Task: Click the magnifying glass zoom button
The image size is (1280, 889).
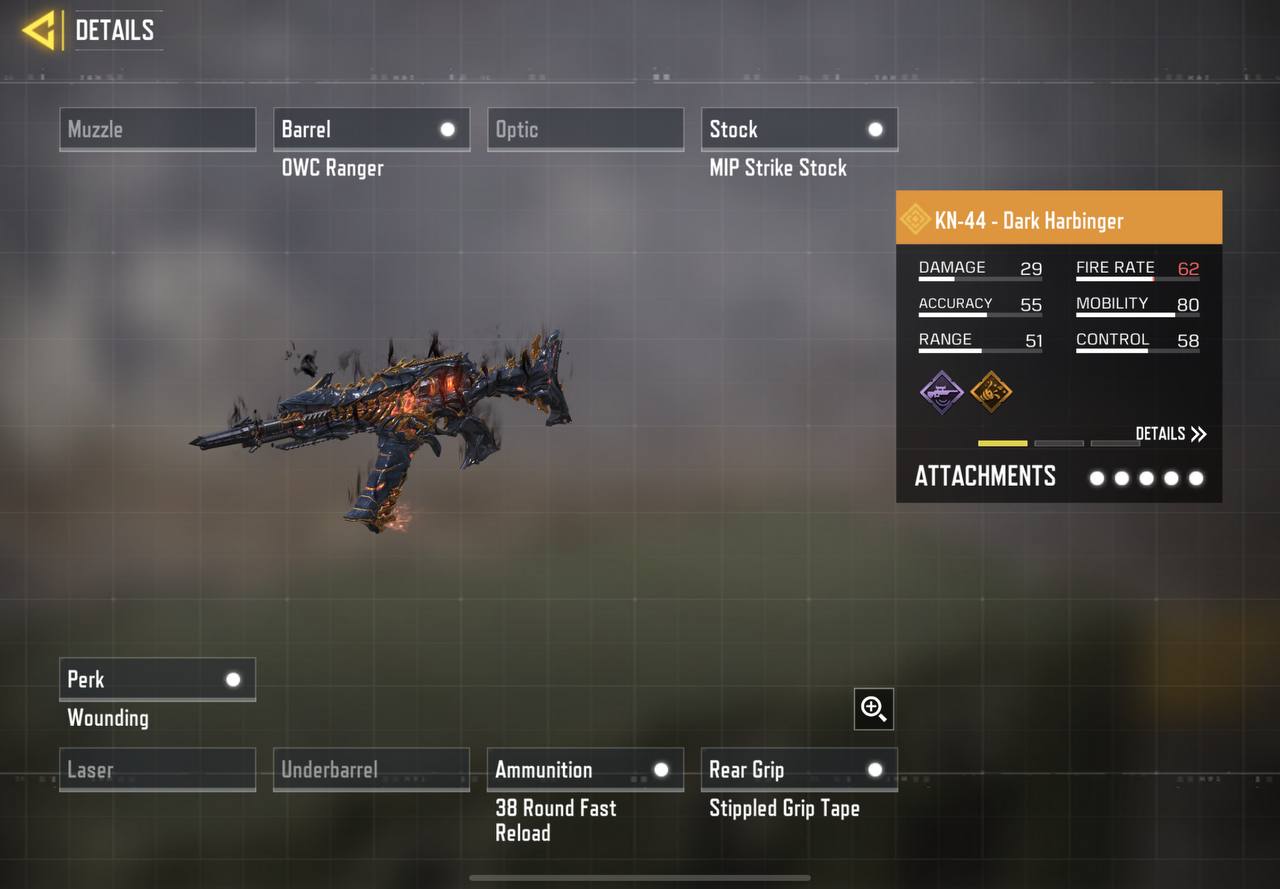Action: coord(874,709)
